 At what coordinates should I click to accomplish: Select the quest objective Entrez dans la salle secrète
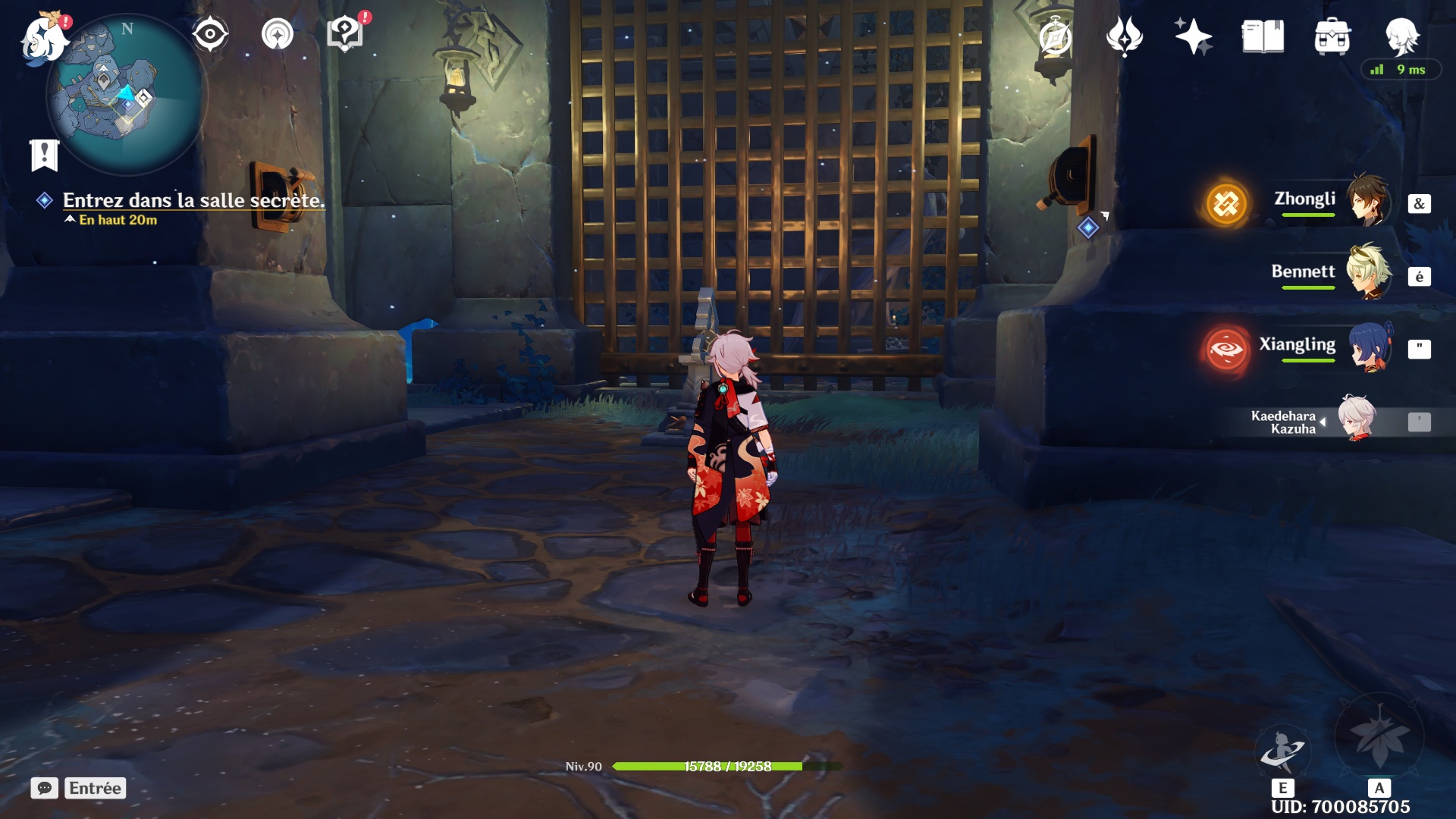click(193, 200)
